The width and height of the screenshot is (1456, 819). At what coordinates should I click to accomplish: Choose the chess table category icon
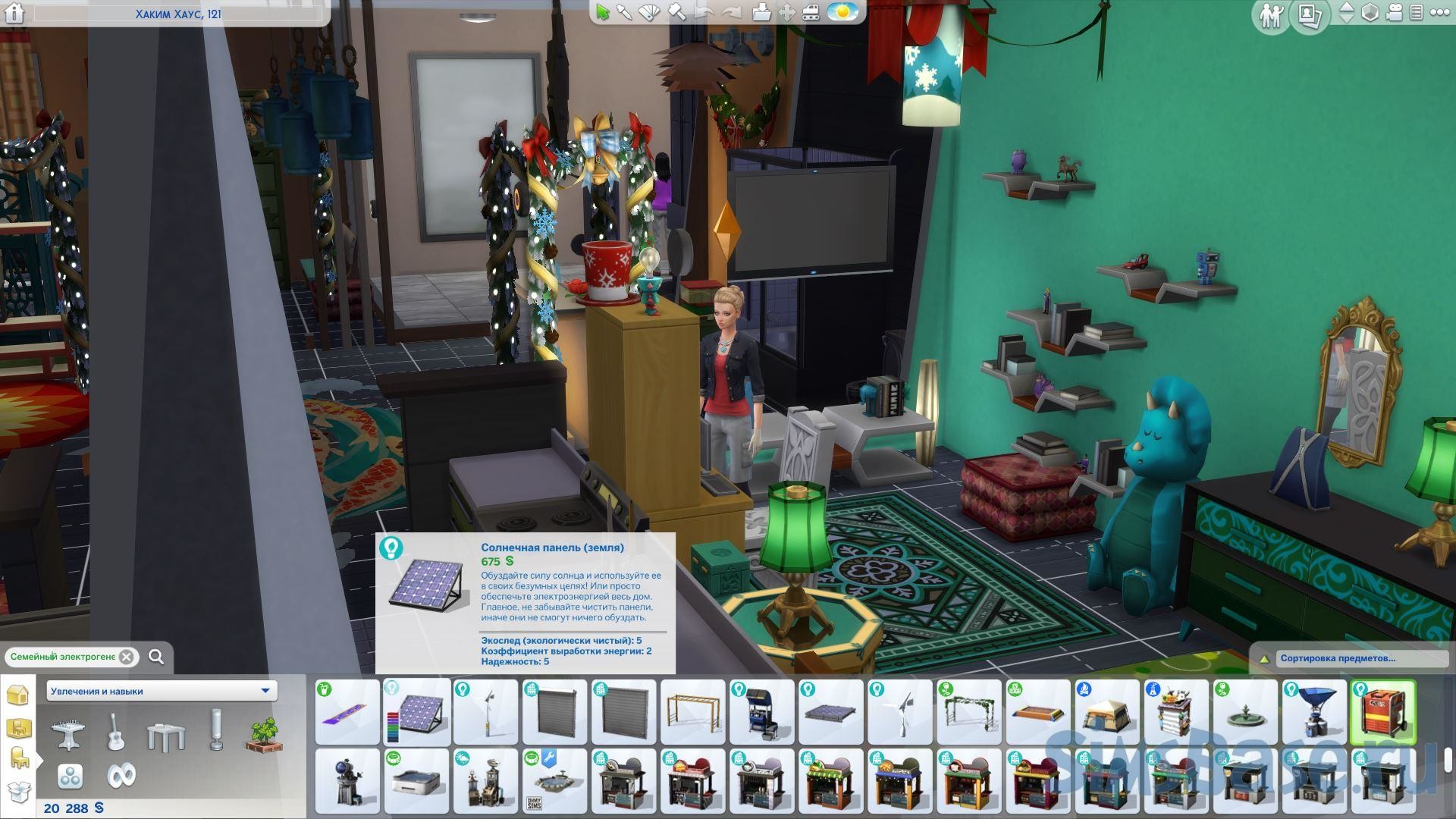[x=67, y=733]
